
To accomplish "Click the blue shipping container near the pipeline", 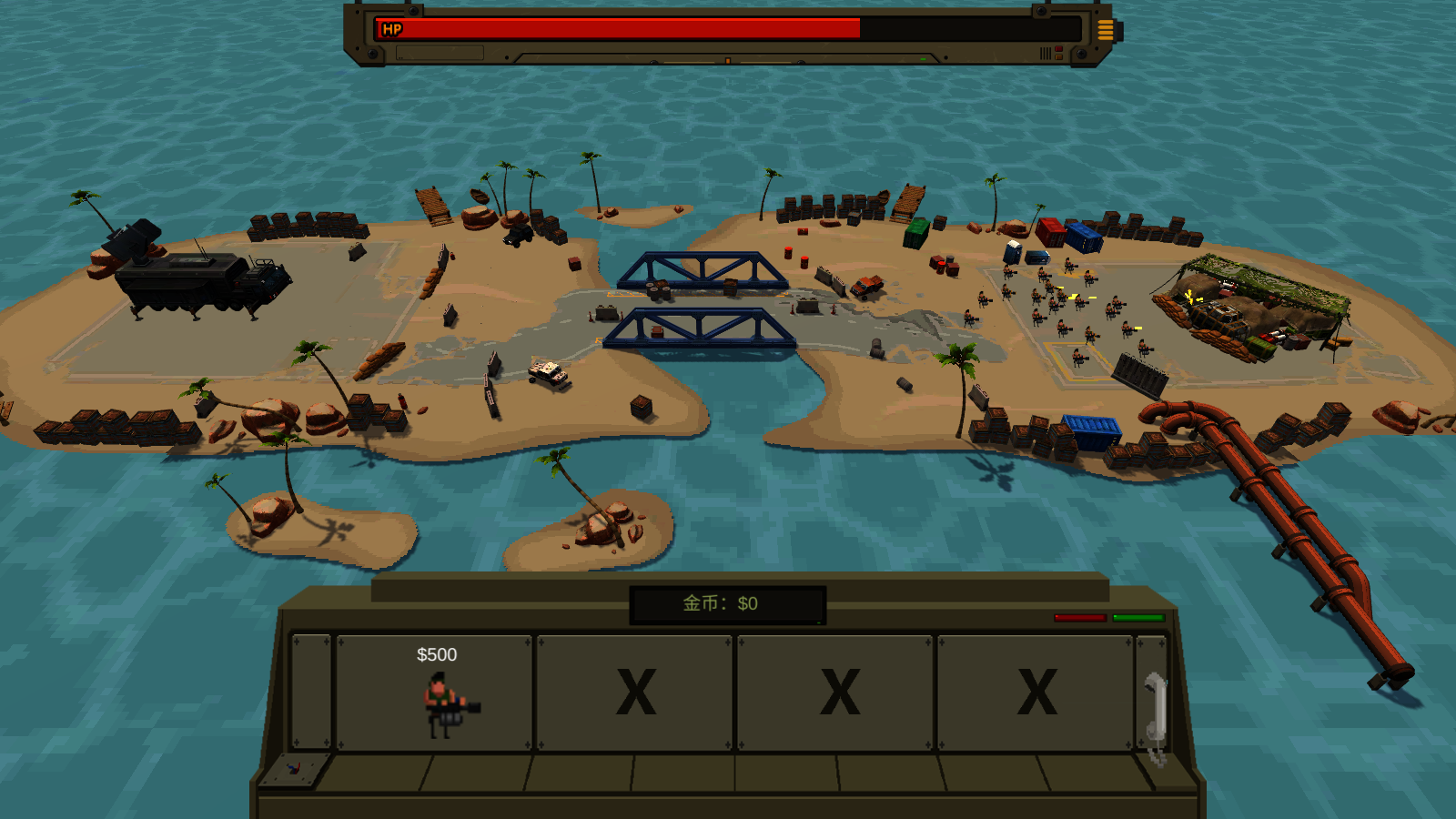I will coord(1092,432).
